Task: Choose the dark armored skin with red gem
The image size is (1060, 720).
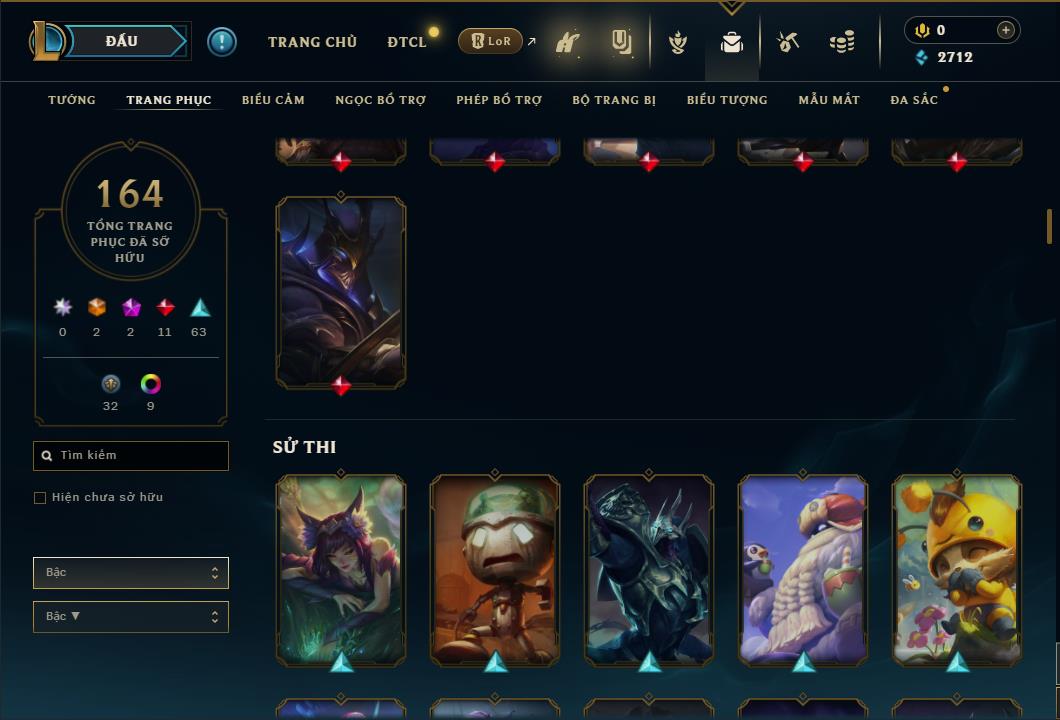Action: (x=341, y=290)
